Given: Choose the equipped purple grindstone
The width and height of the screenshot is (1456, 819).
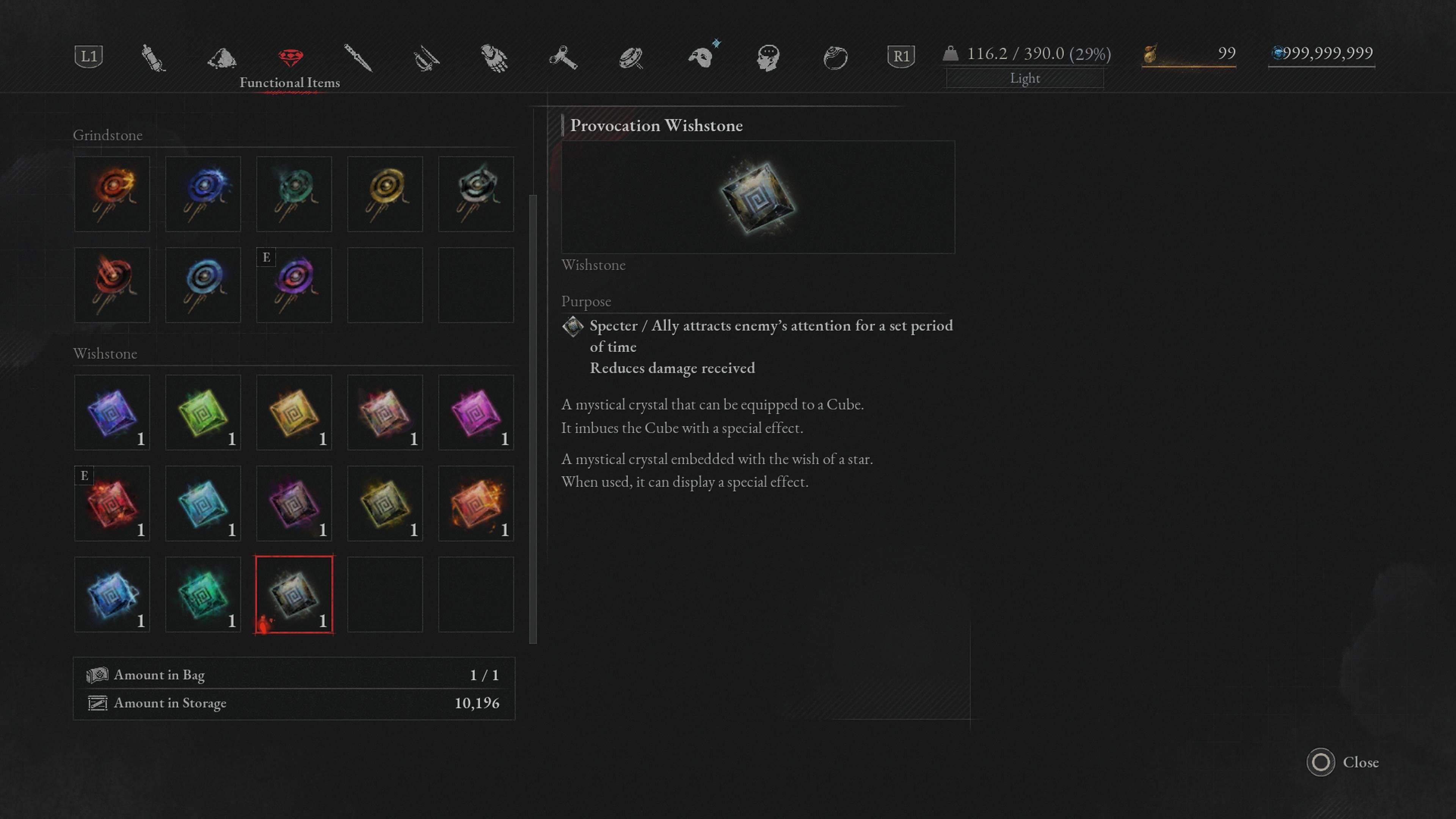Looking at the screenshot, I should coord(294,284).
